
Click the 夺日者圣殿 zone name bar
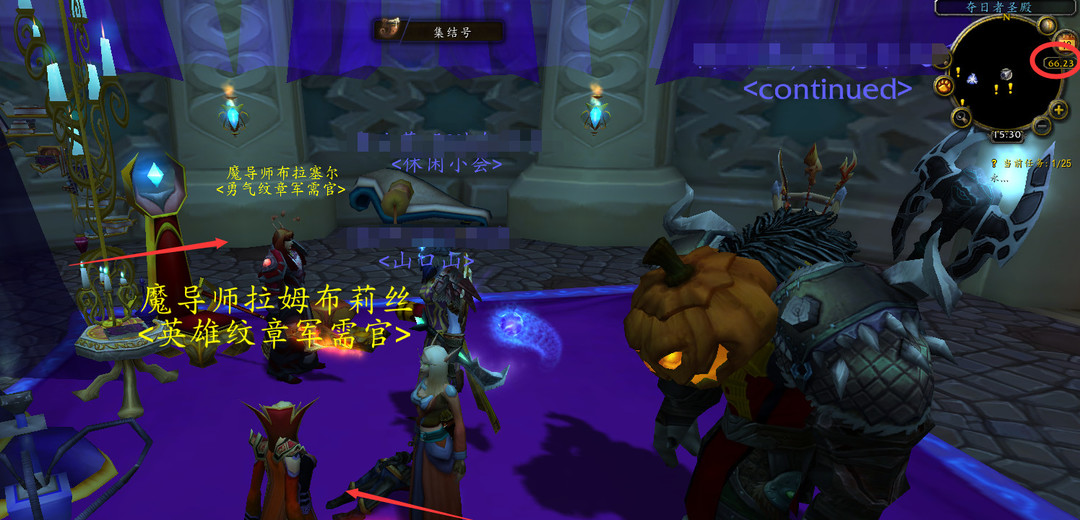1001,7
